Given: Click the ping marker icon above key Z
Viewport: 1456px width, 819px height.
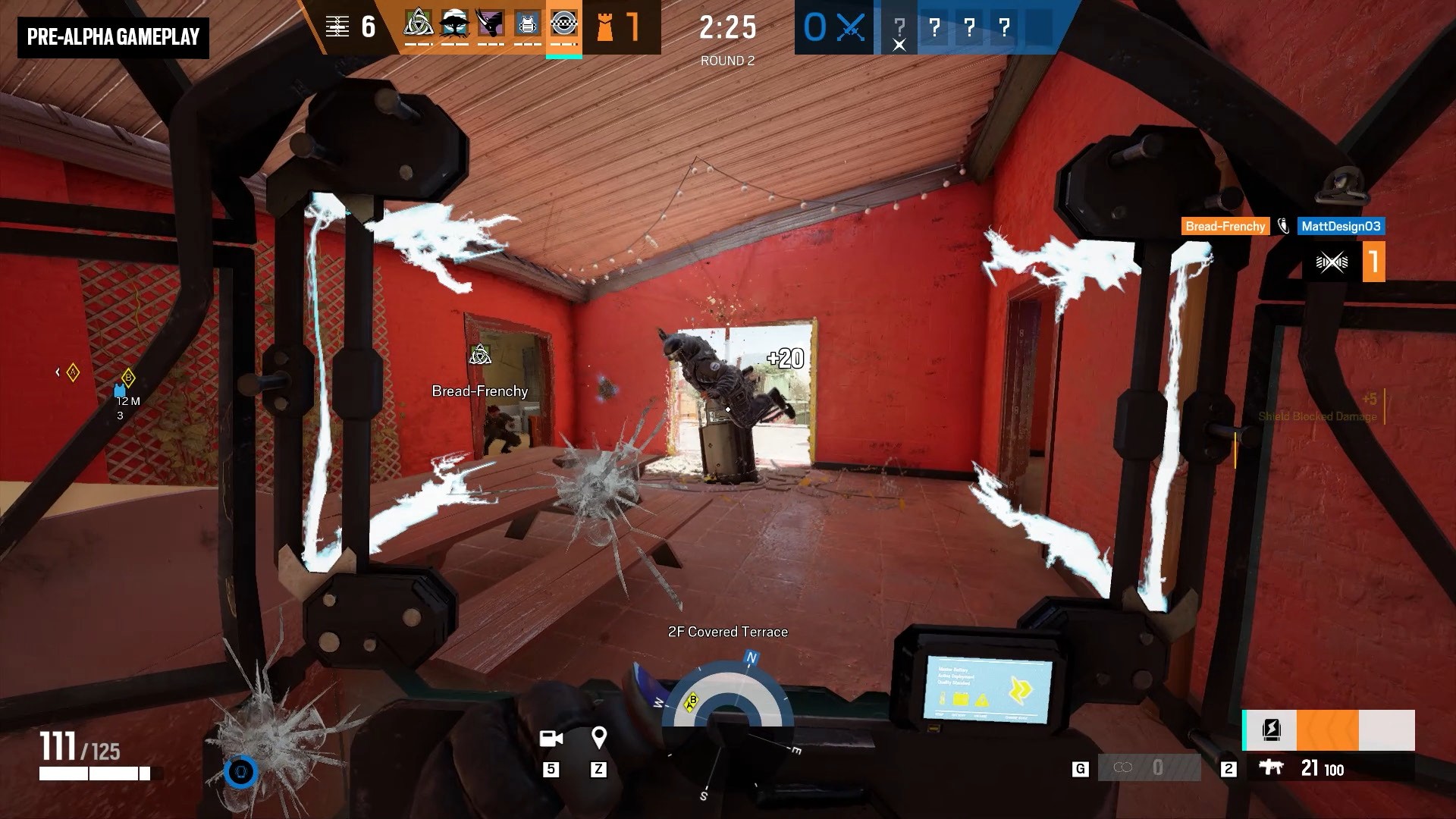Looking at the screenshot, I should pos(600,739).
